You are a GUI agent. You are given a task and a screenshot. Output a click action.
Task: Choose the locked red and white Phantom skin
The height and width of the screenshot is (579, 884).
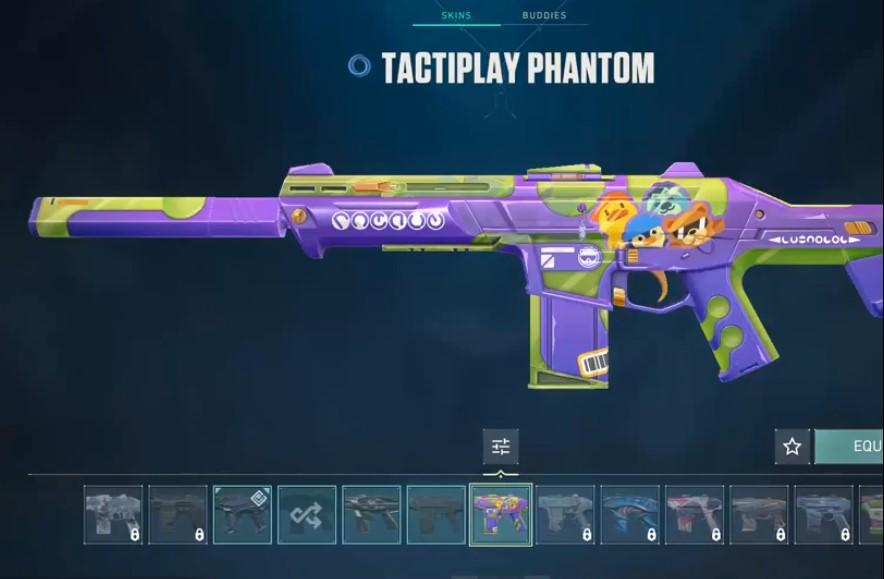point(694,515)
